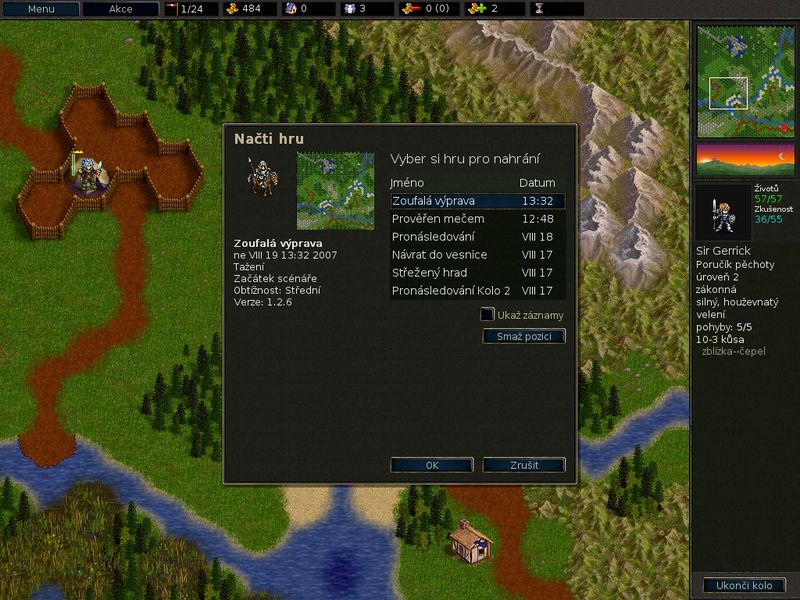Viewport: 800px width, 600px height.
Task: Select the Pronásledování save entry
Action: click(477, 237)
